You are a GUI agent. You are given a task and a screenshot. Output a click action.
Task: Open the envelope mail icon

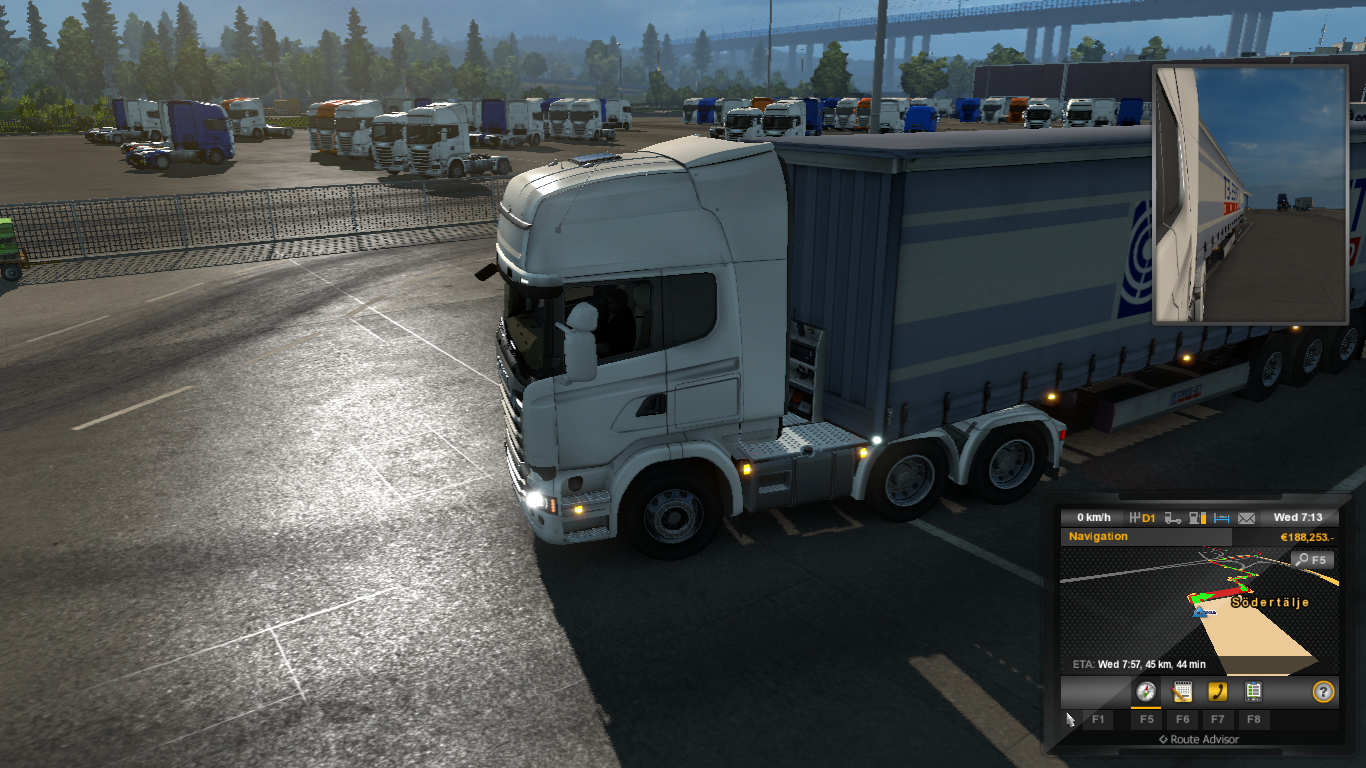1246,518
